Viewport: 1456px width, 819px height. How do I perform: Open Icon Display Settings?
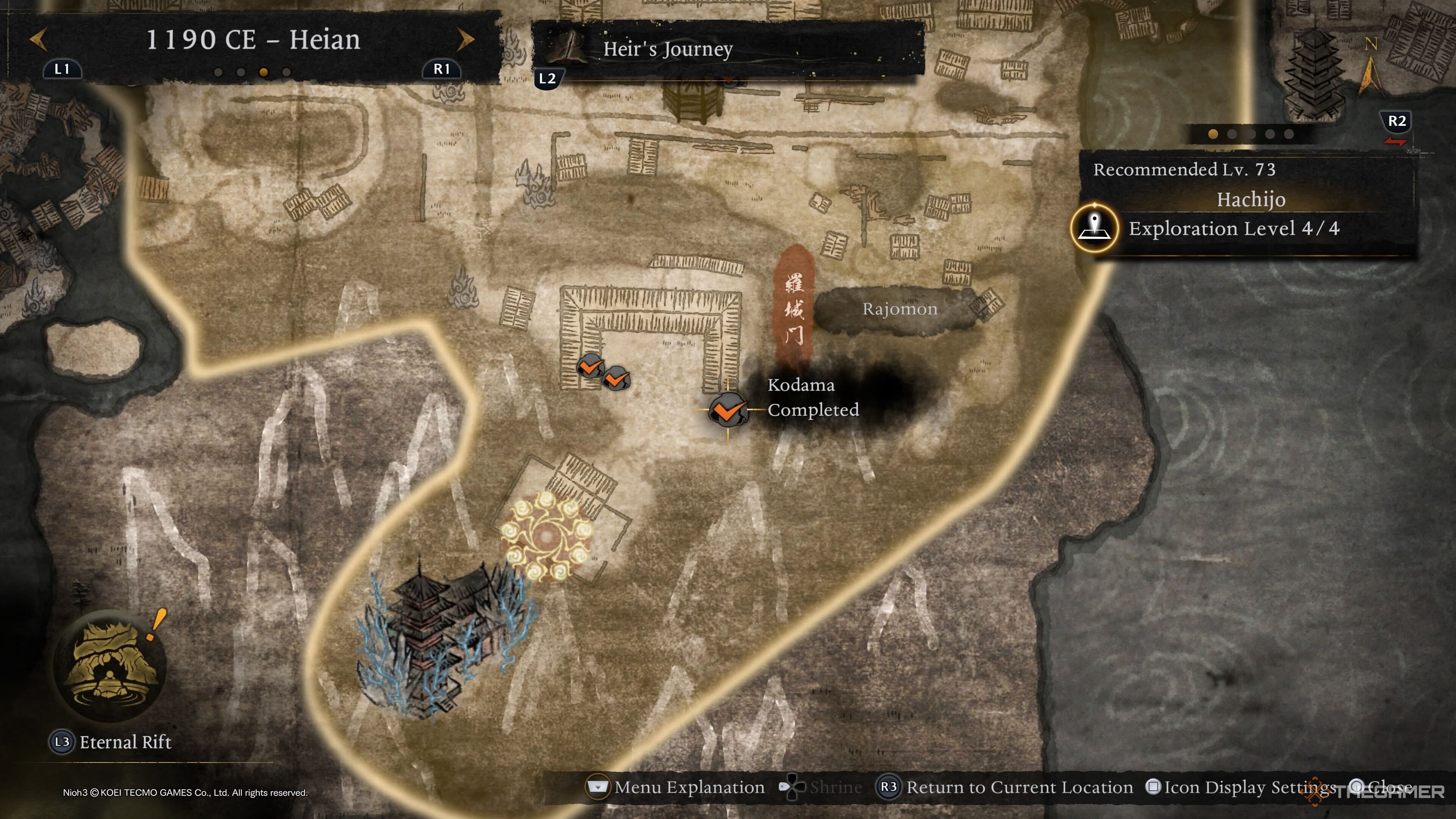point(1241,788)
